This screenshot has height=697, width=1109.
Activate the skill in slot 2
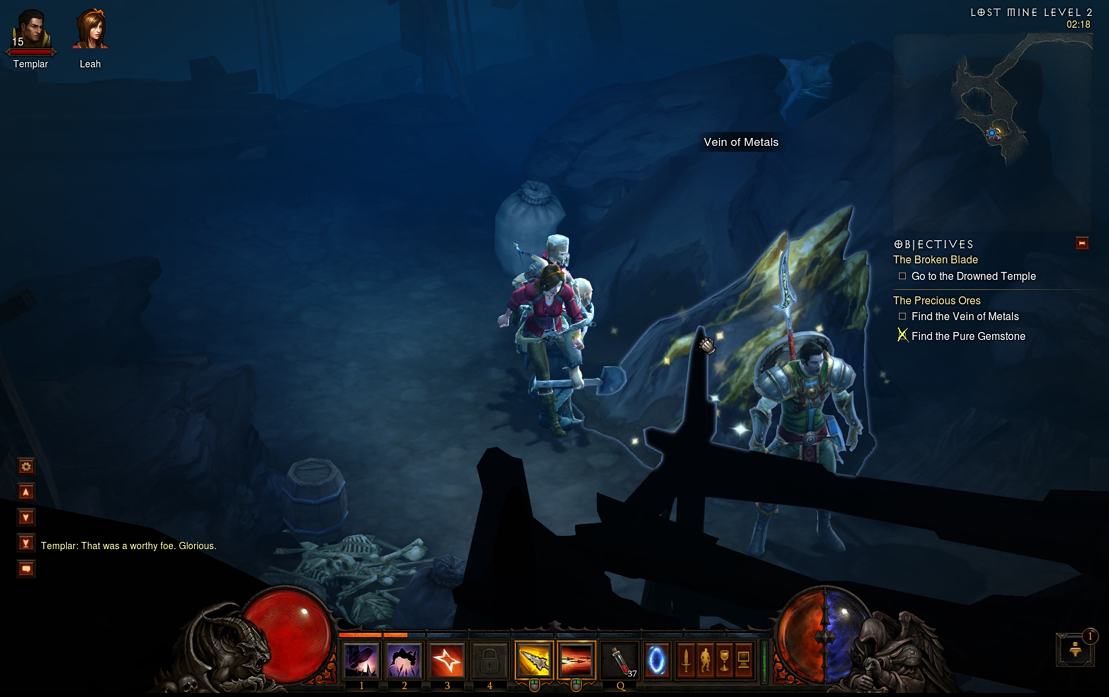(404, 661)
